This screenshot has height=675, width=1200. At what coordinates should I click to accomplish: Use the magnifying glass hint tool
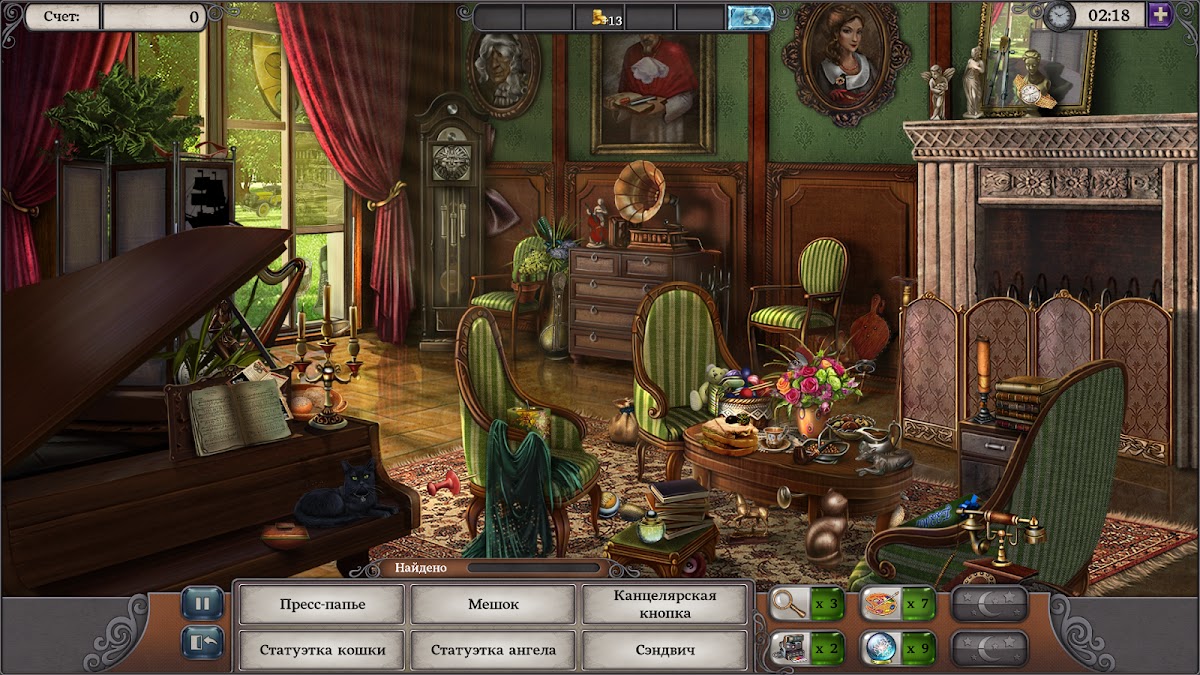pos(790,604)
